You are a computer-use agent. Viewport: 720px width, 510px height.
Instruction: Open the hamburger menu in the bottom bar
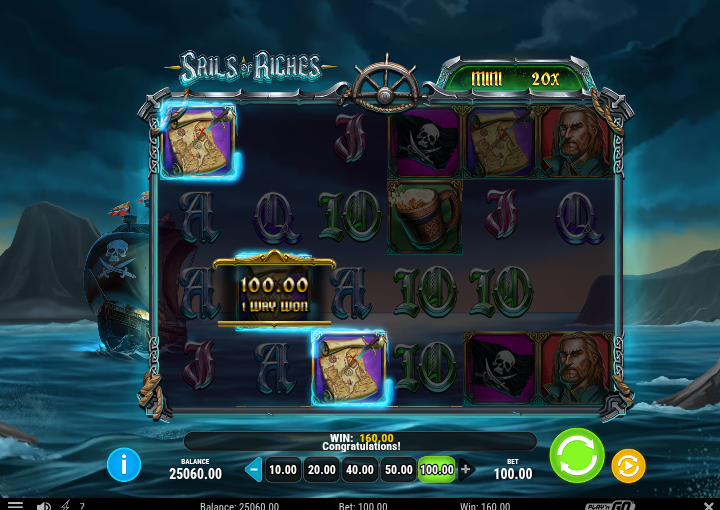pyautogui.click(x=15, y=505)
